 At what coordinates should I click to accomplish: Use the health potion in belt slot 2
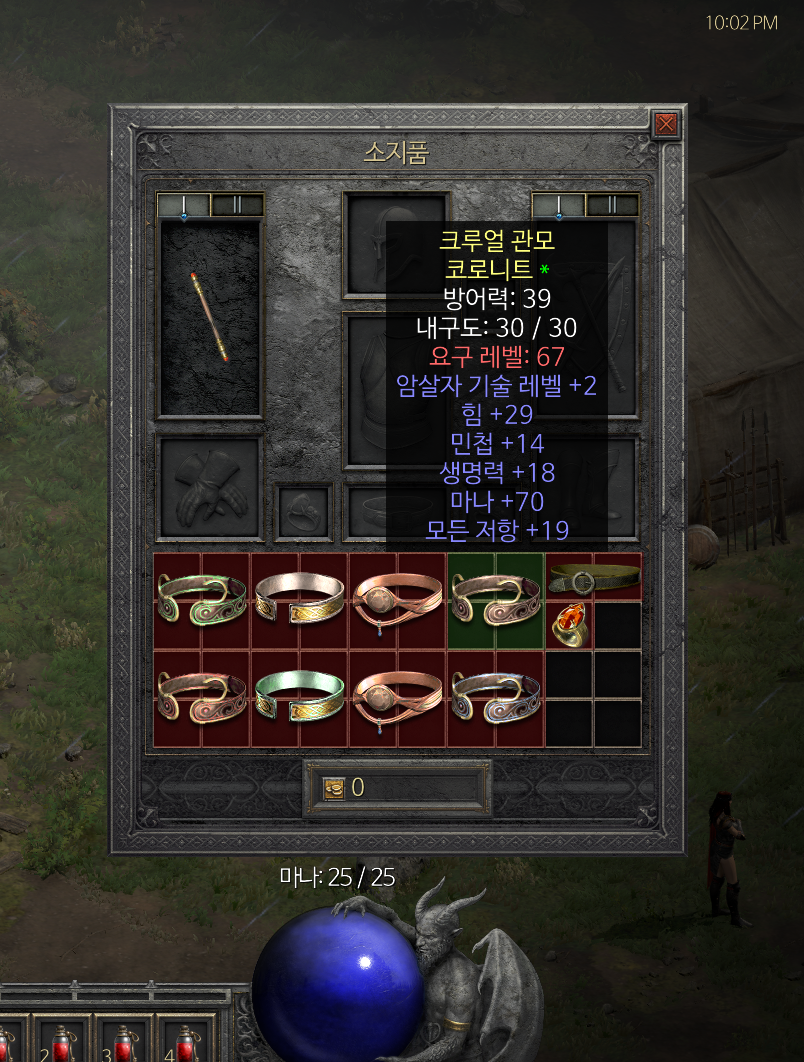[62, 1042]
